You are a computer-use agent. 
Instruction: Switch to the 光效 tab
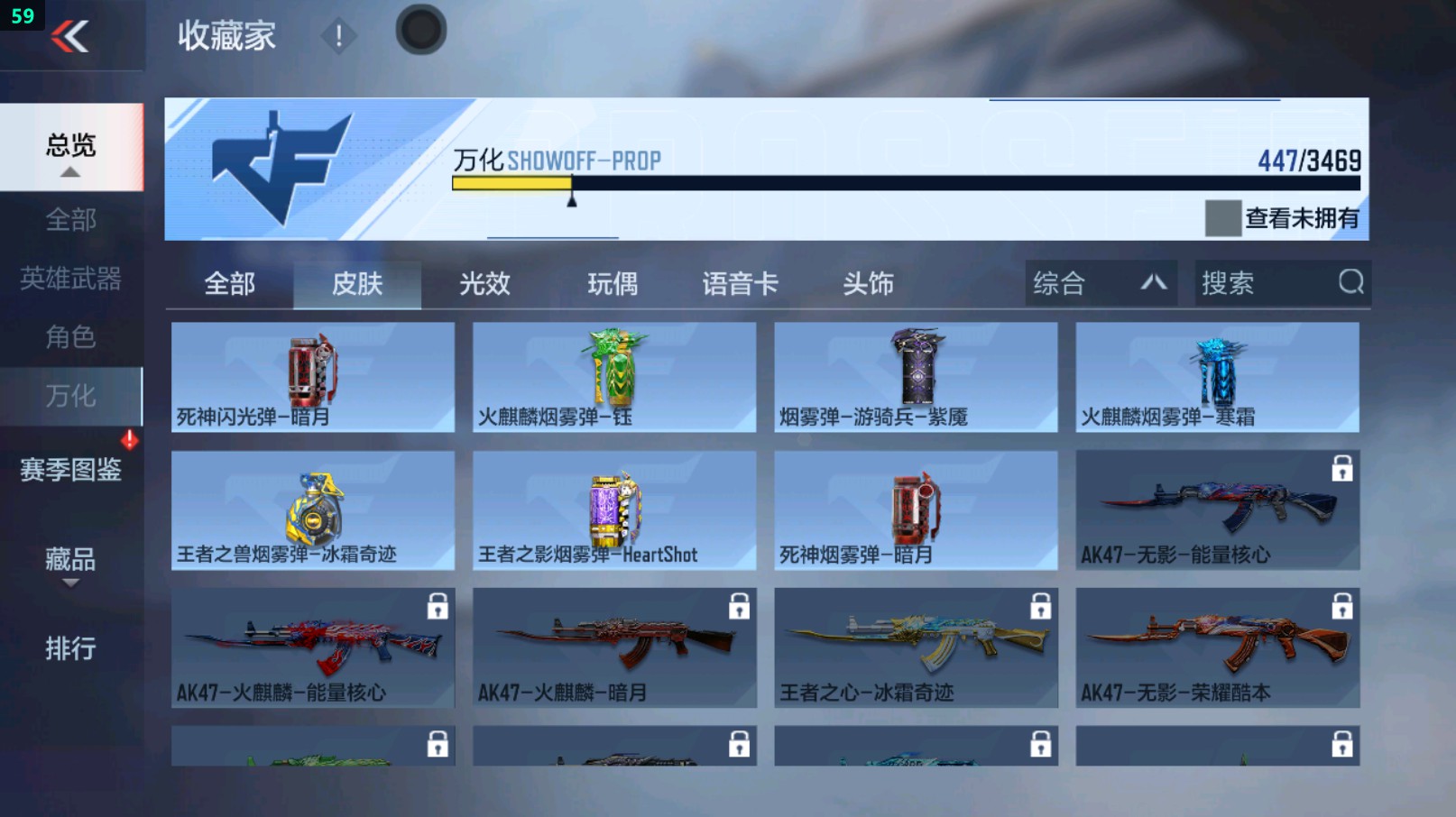pyautogui.click(x=485, y=282)
